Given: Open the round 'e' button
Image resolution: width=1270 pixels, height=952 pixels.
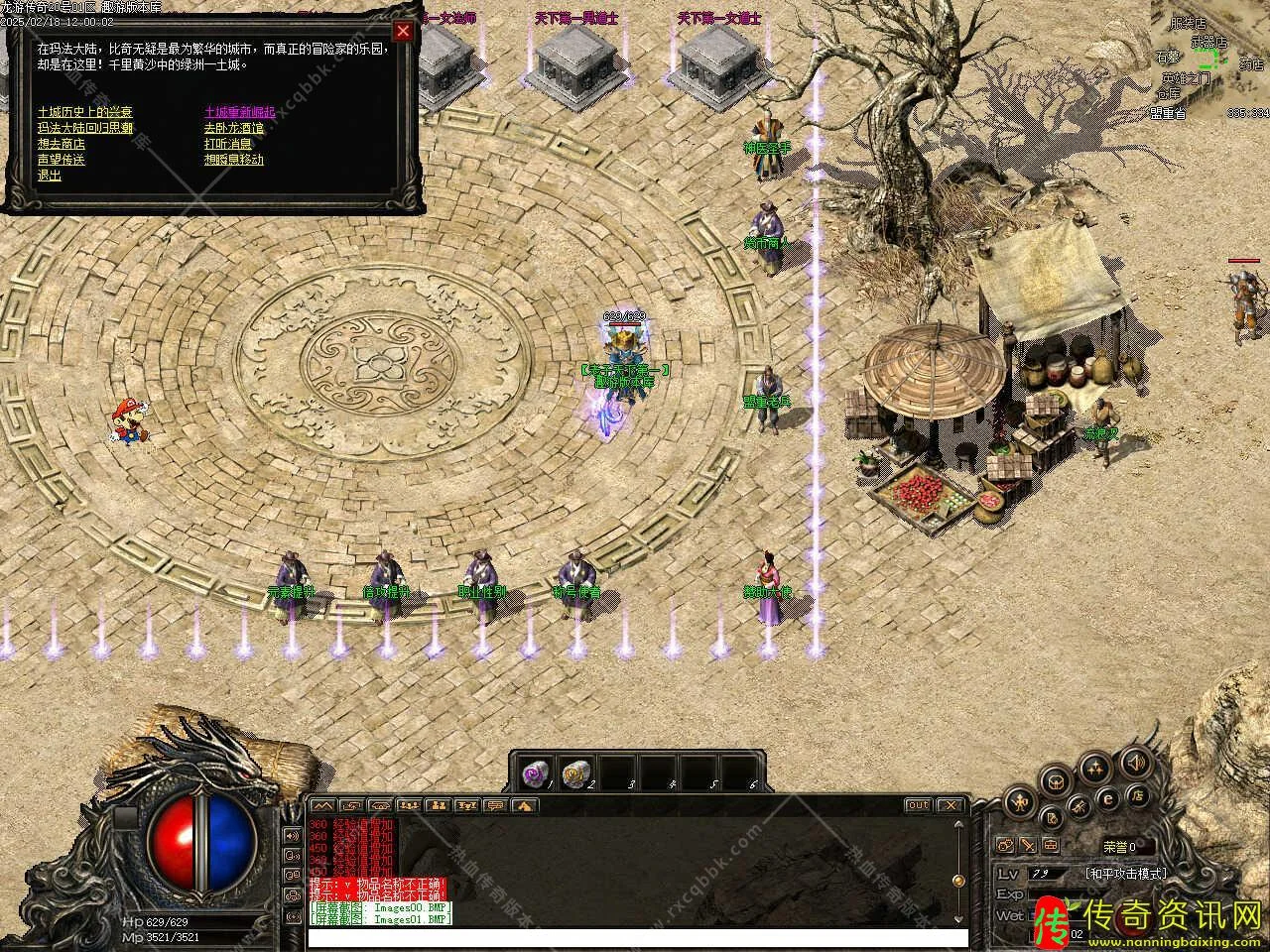Looking at the screenshot, I should coord(1108,797).
